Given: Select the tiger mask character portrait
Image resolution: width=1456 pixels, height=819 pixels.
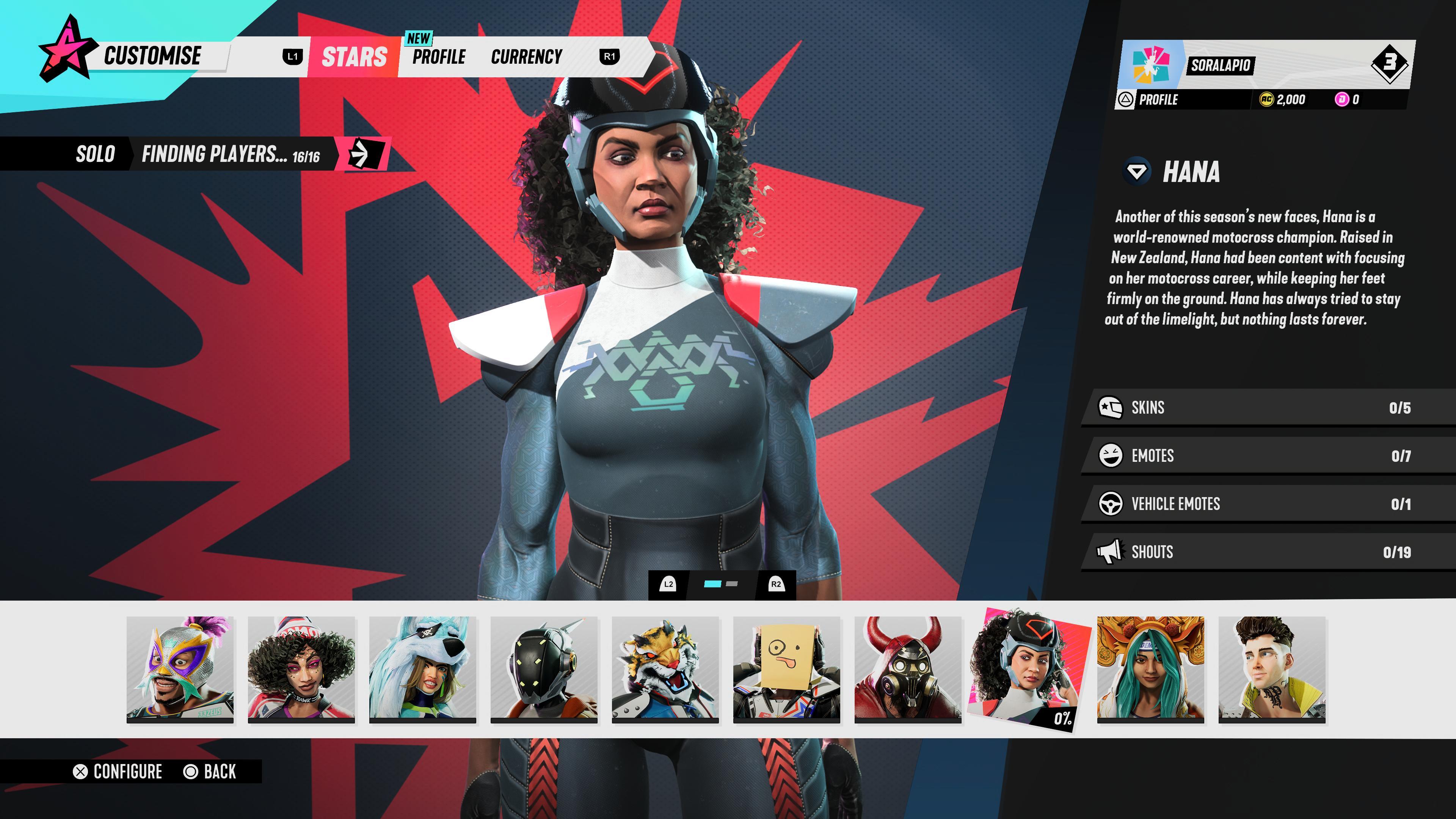Looking at the screenshot, I should (x=665, y=669).
